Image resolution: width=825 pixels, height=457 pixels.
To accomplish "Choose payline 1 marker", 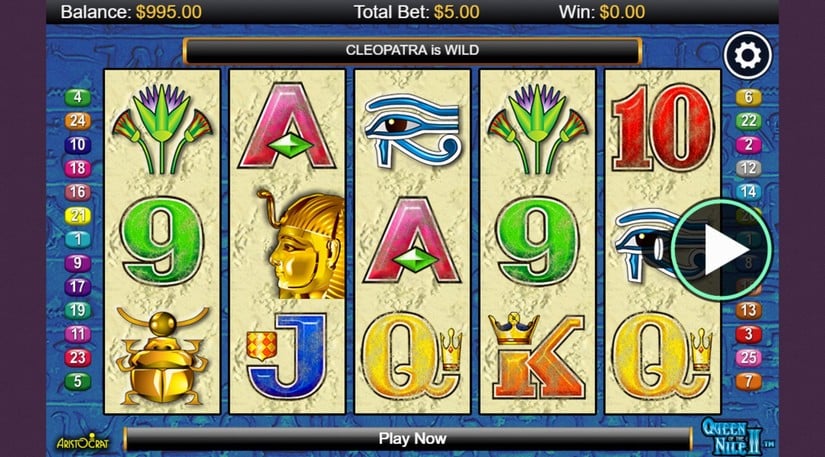I will [x=77, y=239].
